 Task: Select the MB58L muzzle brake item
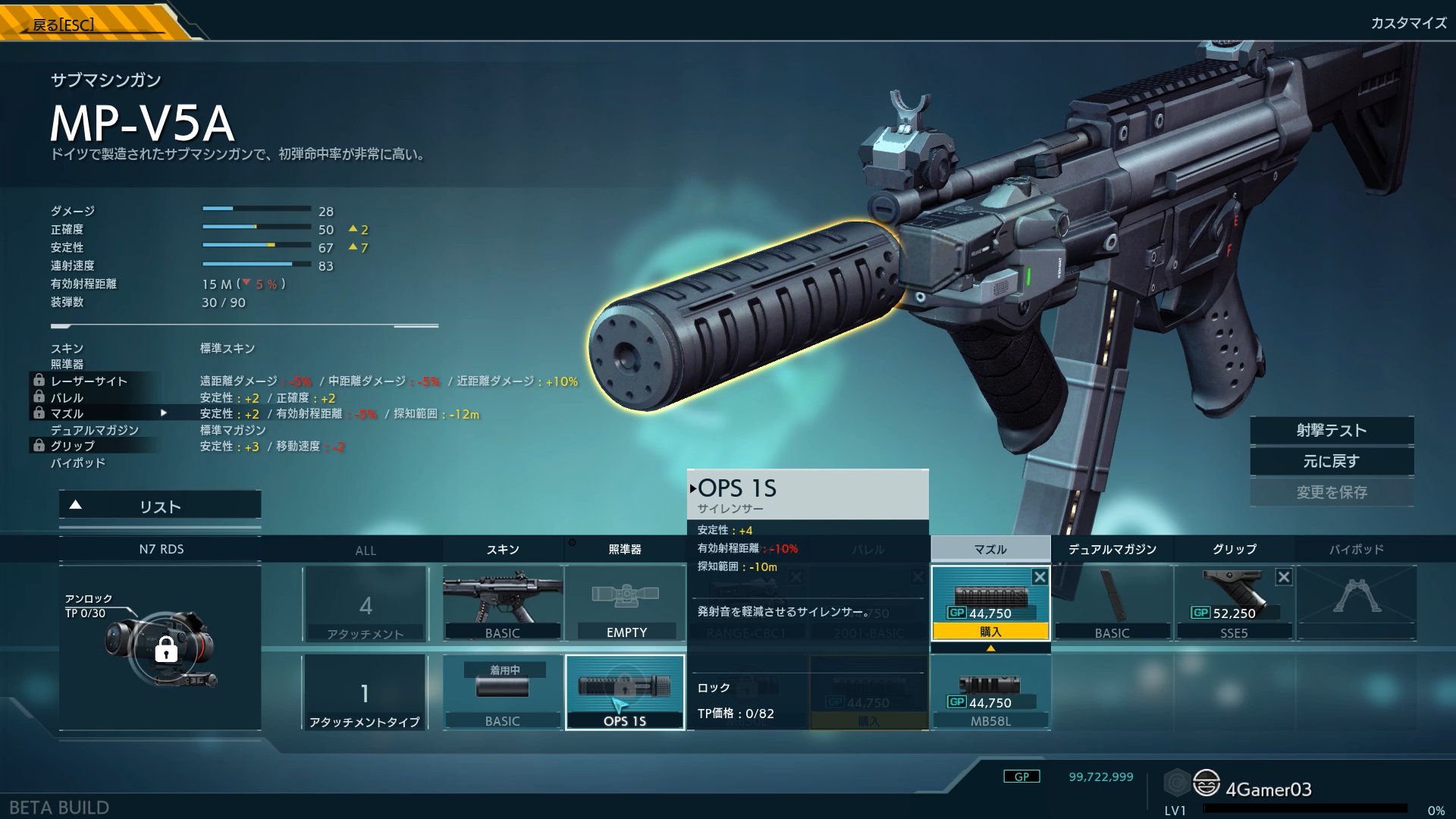(x=990, y=693)
